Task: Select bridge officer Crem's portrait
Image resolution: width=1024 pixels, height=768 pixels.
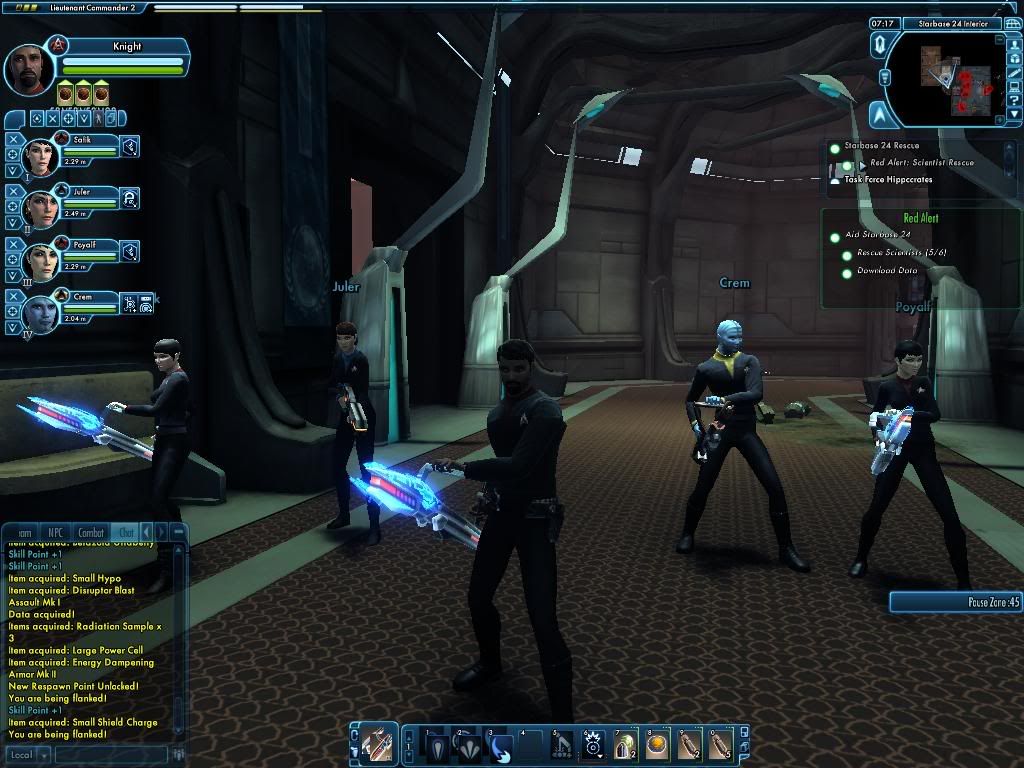Action: [x=43, y=313]
